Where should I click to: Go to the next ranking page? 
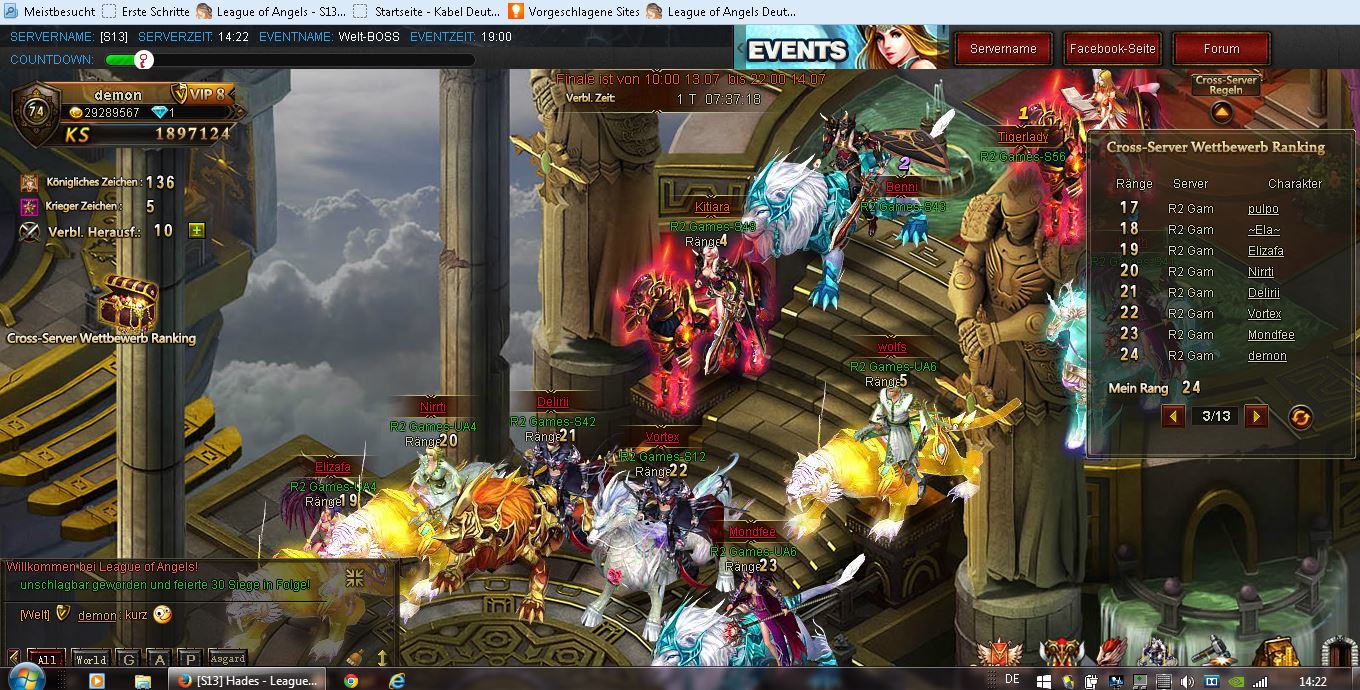point(1256,416)
